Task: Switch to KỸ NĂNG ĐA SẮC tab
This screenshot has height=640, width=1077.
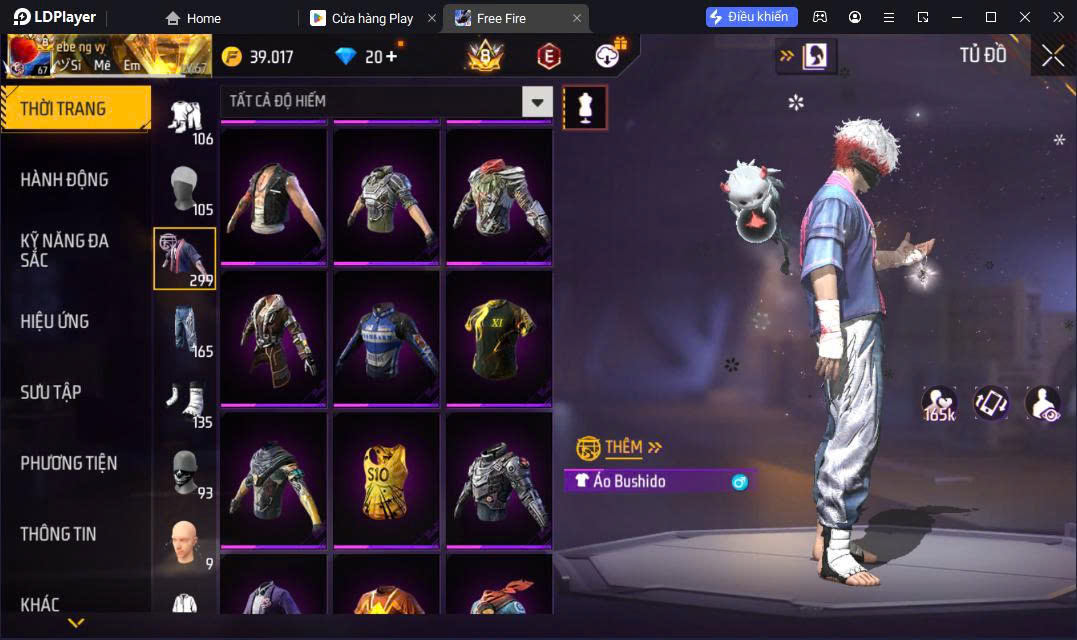Action: tap(65, 250)
